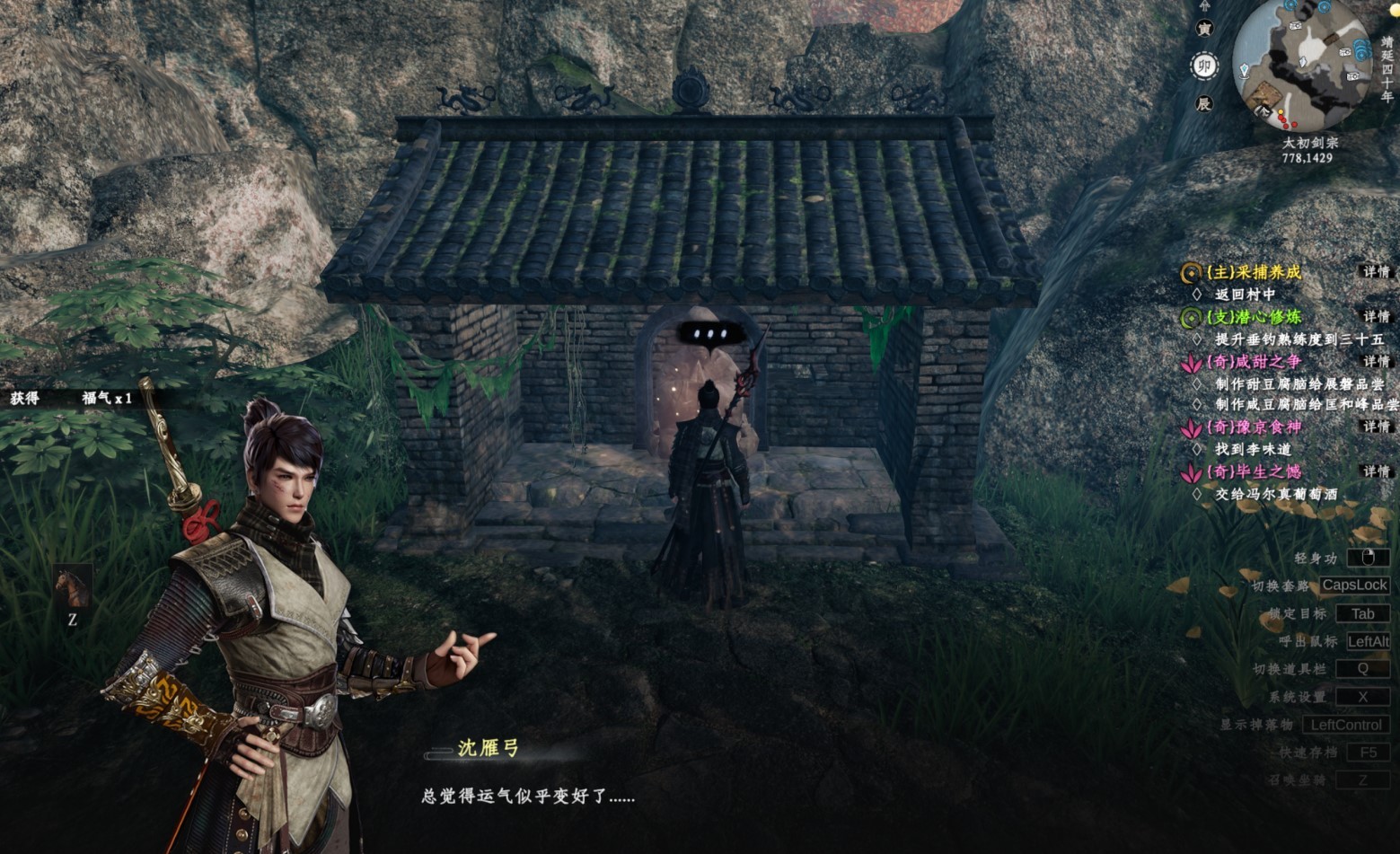
Task: Click the golden main quest icon beside 采捕养成
Action: [x=1191, y=272]
